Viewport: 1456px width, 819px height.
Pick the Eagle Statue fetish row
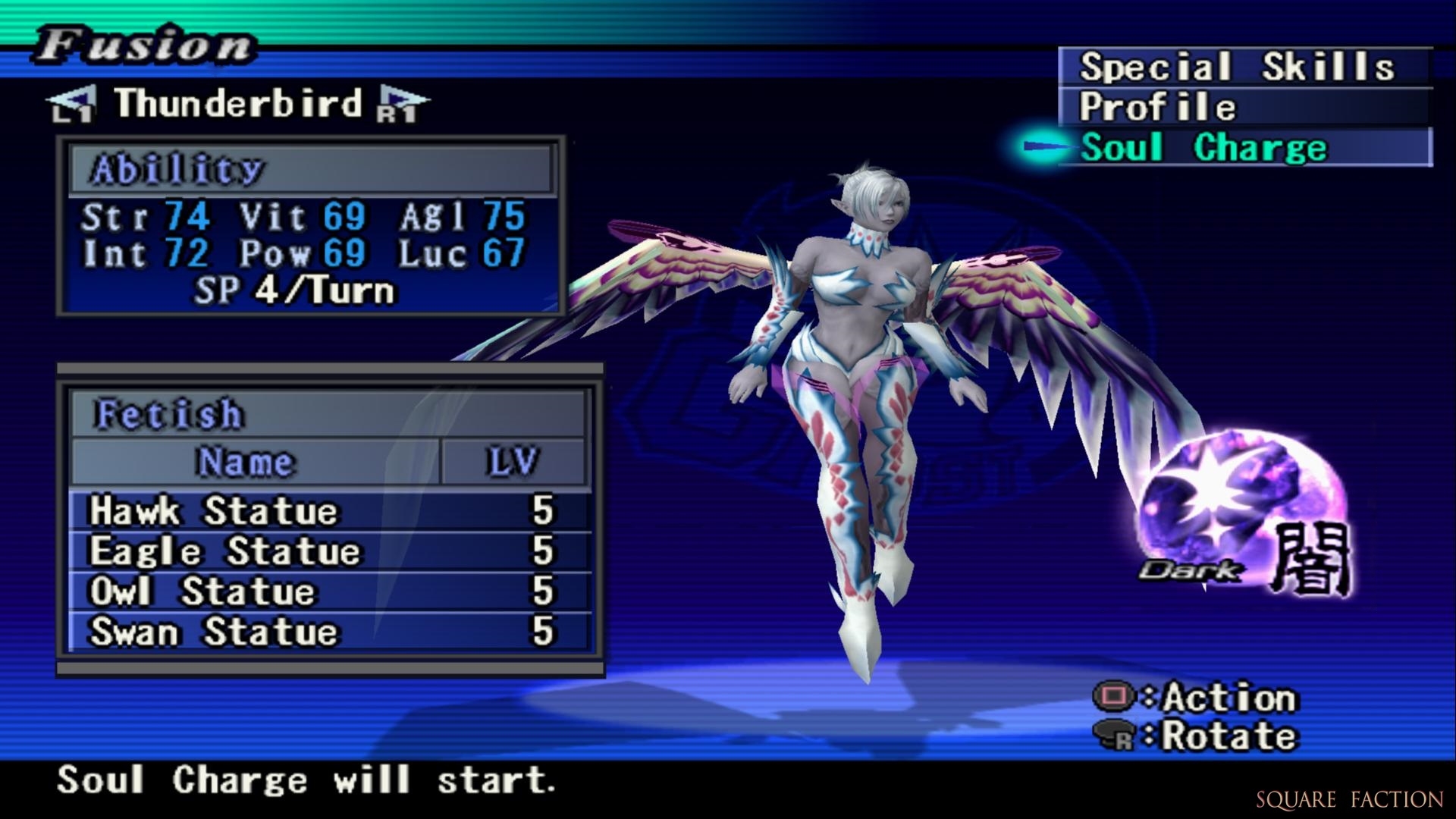pos(328,551)
